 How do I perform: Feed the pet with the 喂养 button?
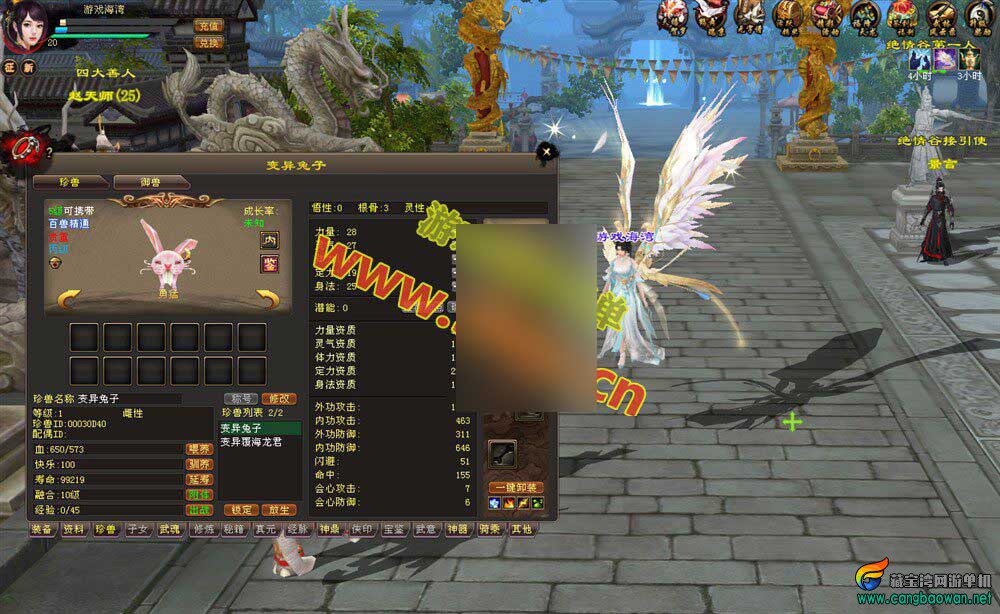(x=199, y=449)
